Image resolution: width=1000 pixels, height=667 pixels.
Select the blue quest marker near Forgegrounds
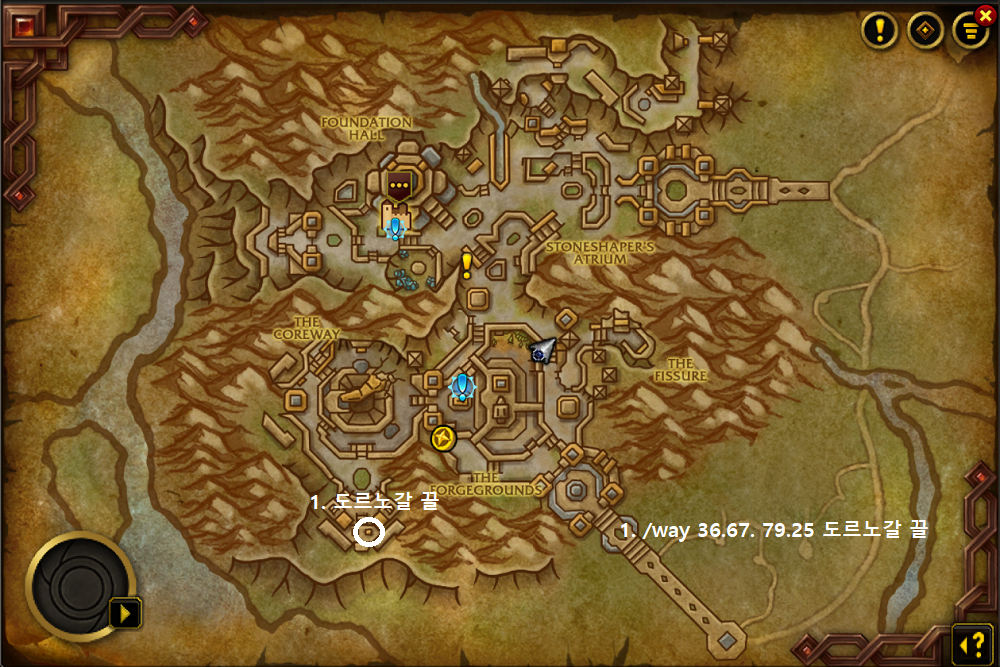[461, 387]
